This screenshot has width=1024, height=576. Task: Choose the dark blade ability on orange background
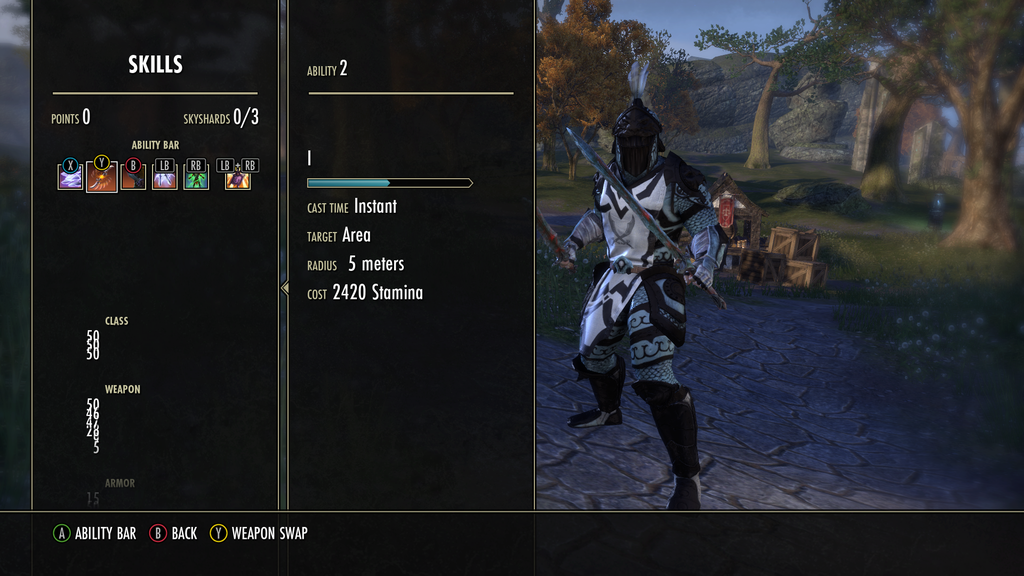click(x=133, y=178)
